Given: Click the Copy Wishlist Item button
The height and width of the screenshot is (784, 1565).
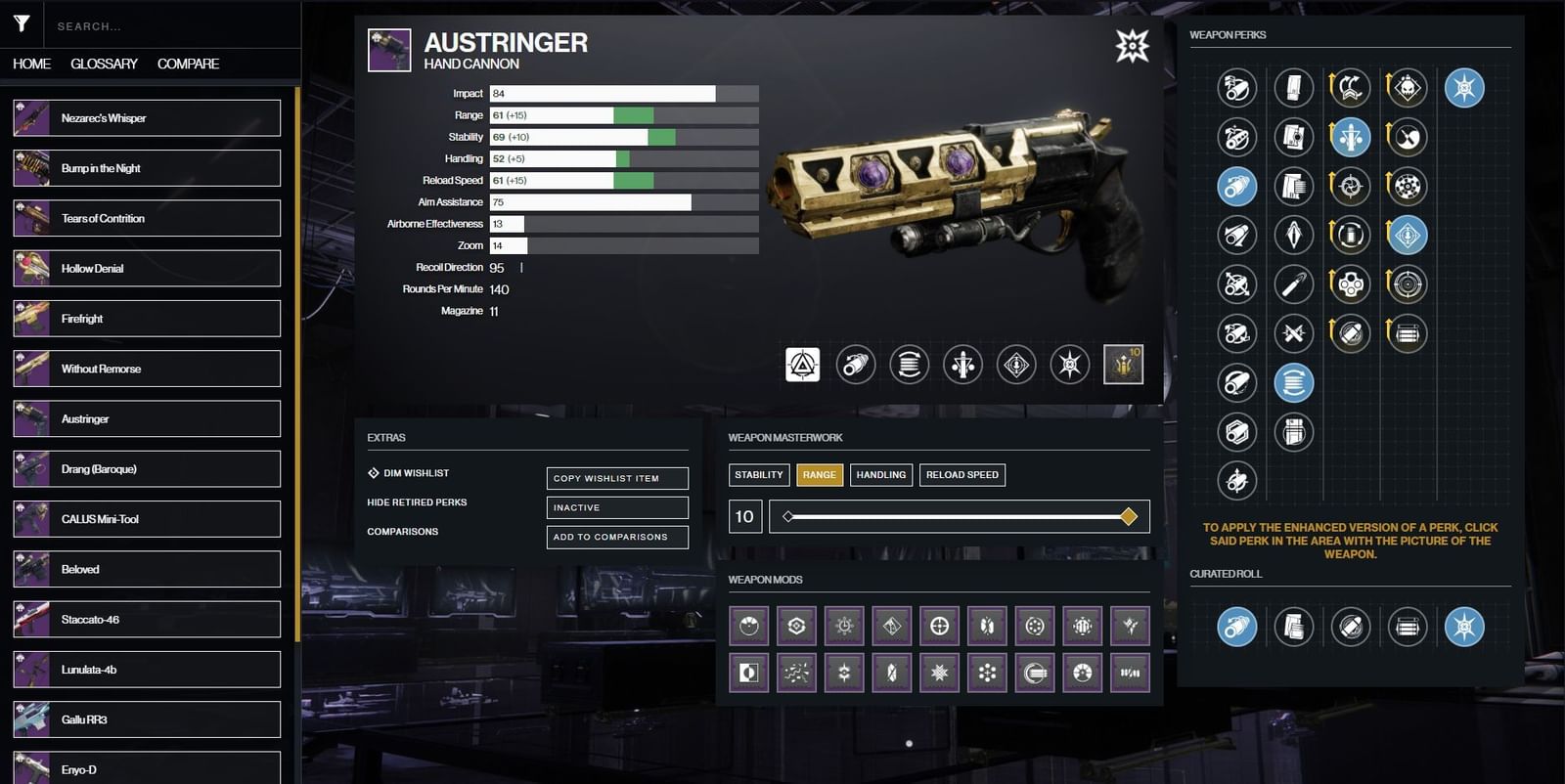Looking at the screenshot, I should [x=617, y=478].
